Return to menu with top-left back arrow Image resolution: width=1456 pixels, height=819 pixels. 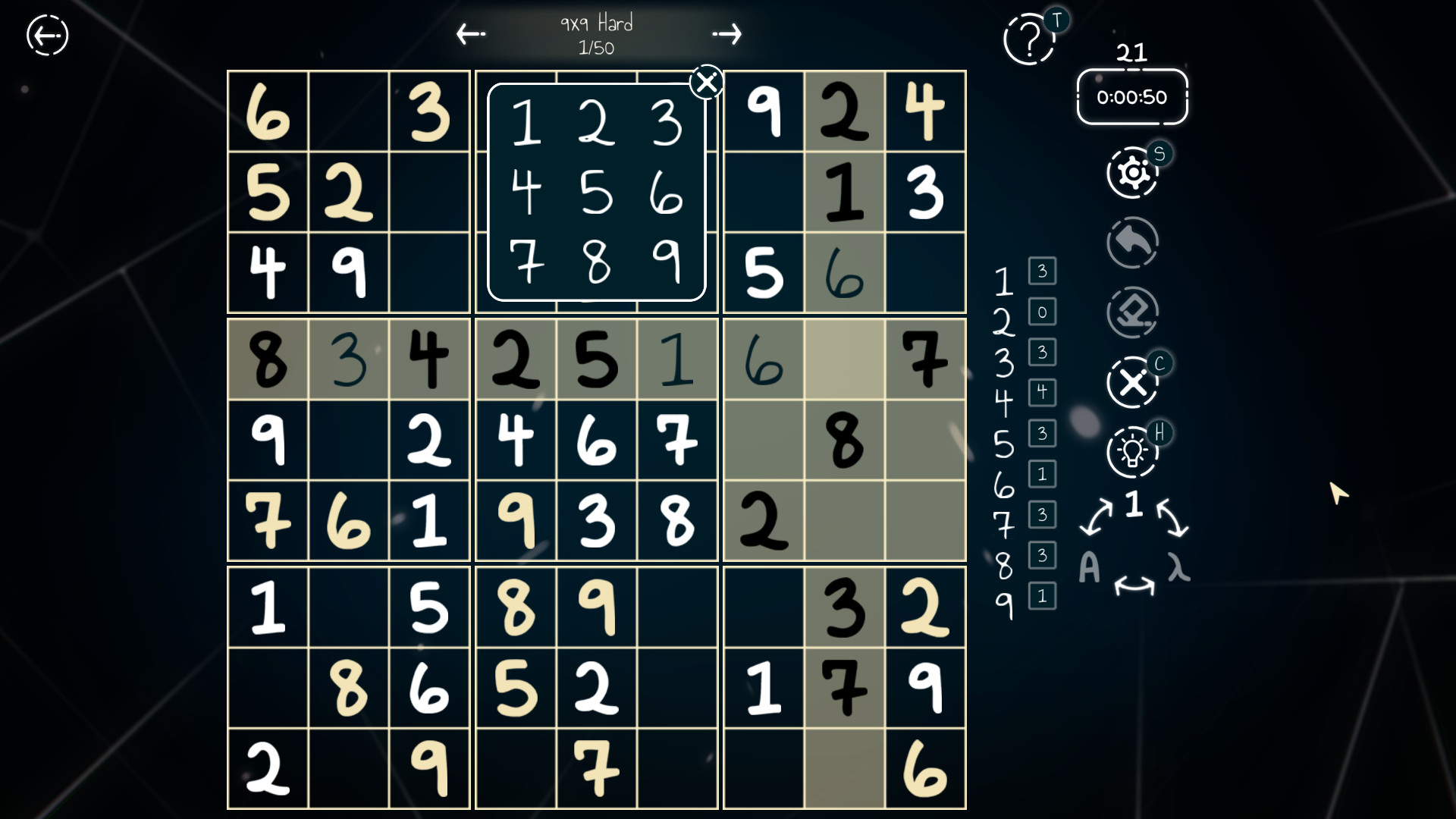click(x=47, y=35)
